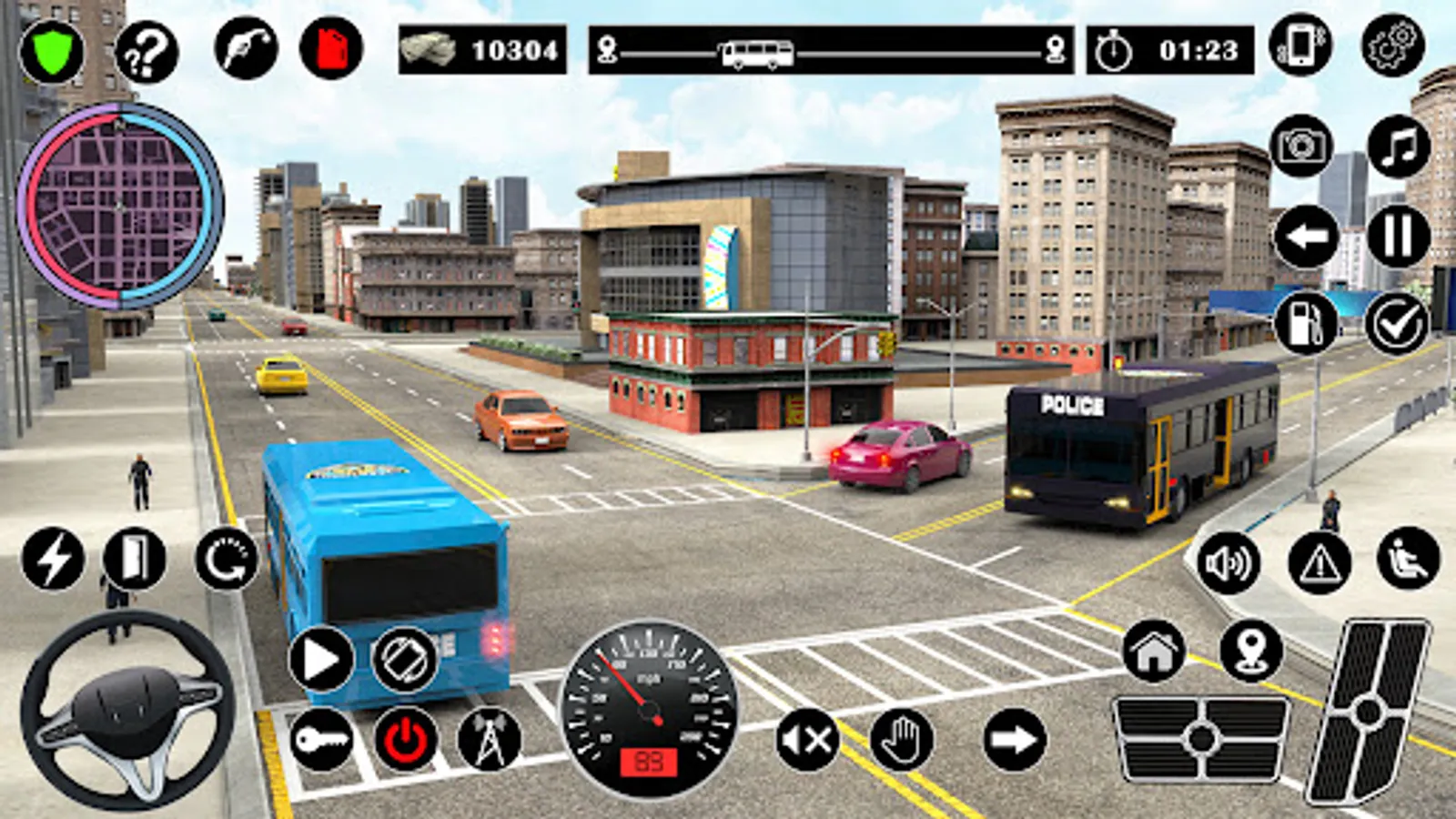
Task: Tap the fuel nozzle icon
Action: tap(246, 48)
